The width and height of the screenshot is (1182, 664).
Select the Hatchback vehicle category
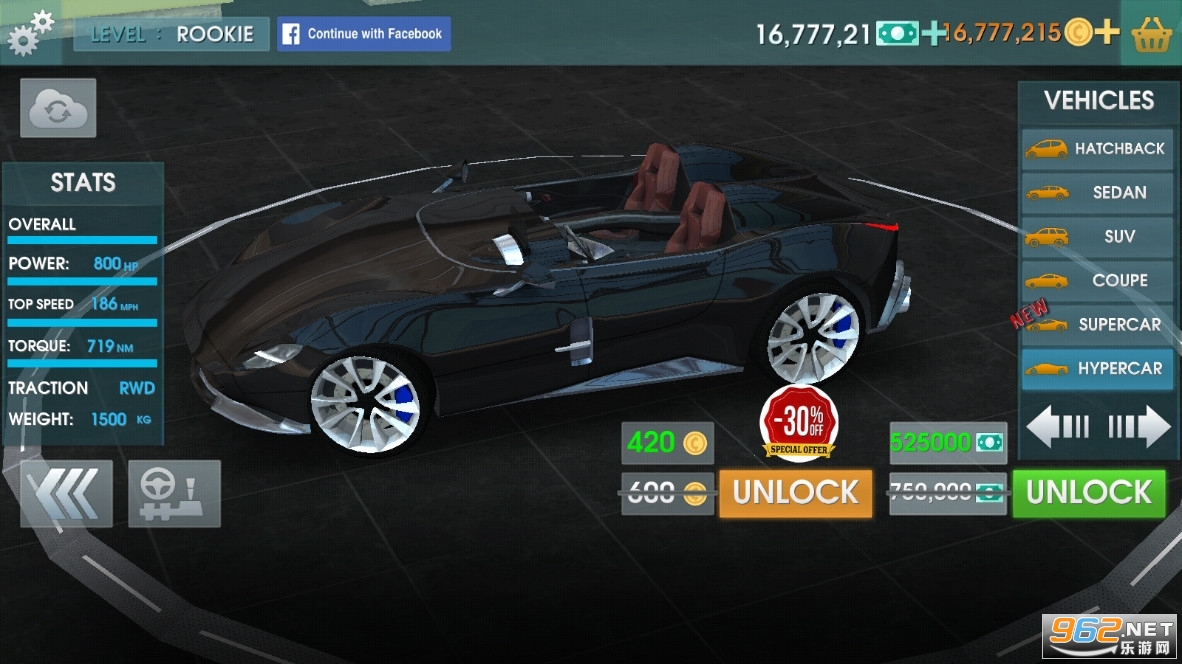(1097, 148)
